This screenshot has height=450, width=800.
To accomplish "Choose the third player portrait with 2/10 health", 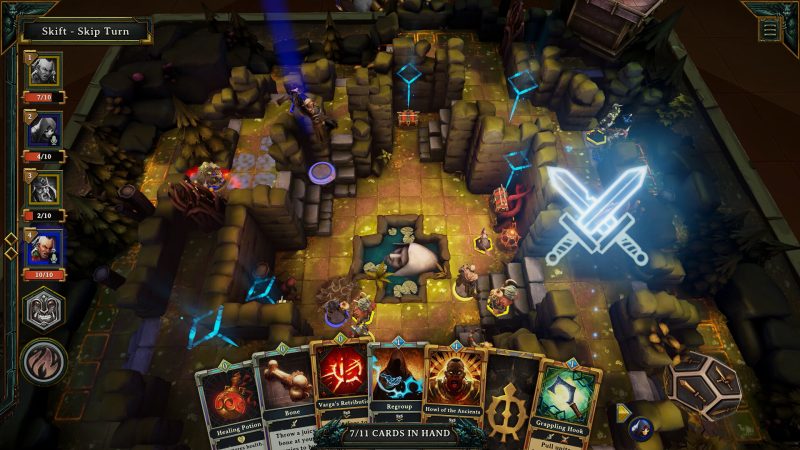I will (44, 188).
